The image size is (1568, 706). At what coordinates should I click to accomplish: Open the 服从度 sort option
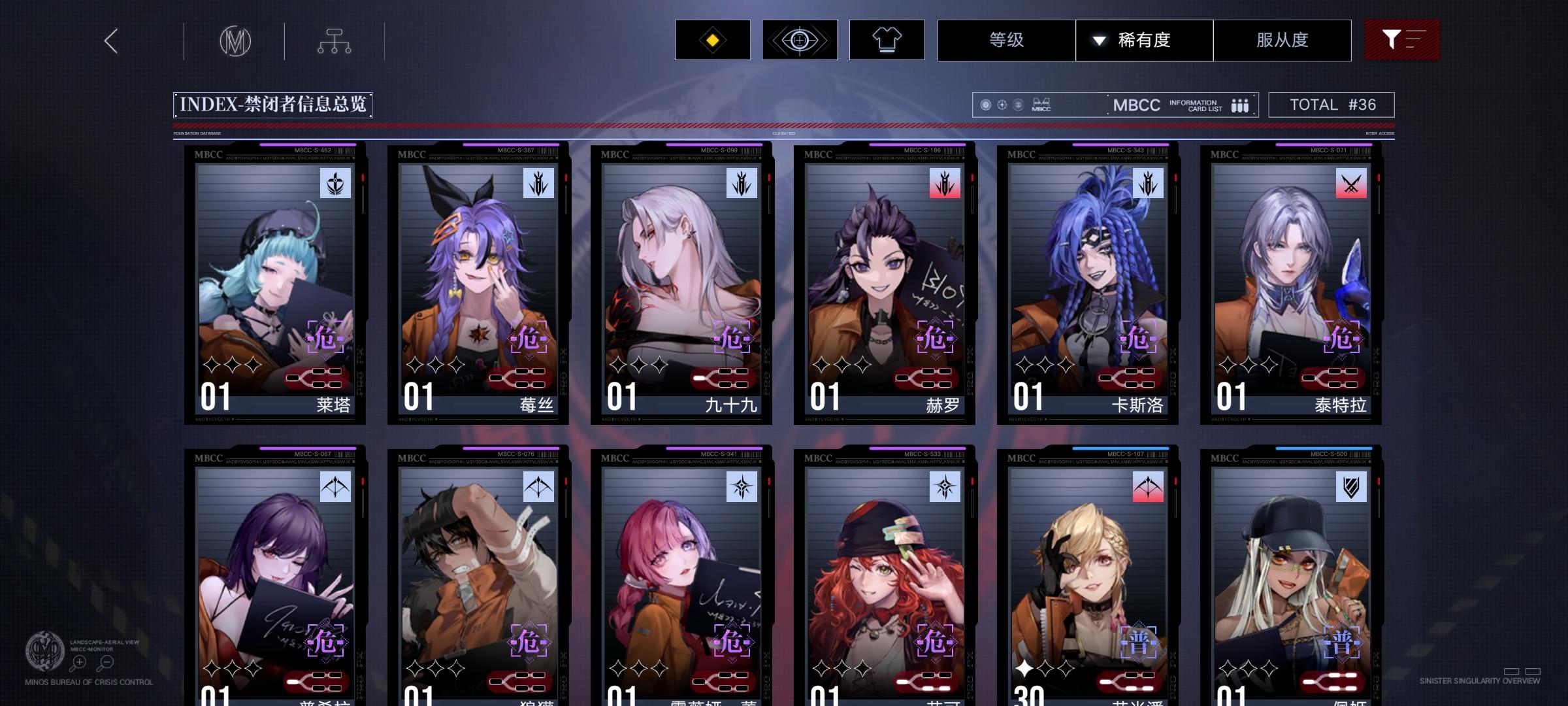pyautogui.click(x=1282, y=39)
